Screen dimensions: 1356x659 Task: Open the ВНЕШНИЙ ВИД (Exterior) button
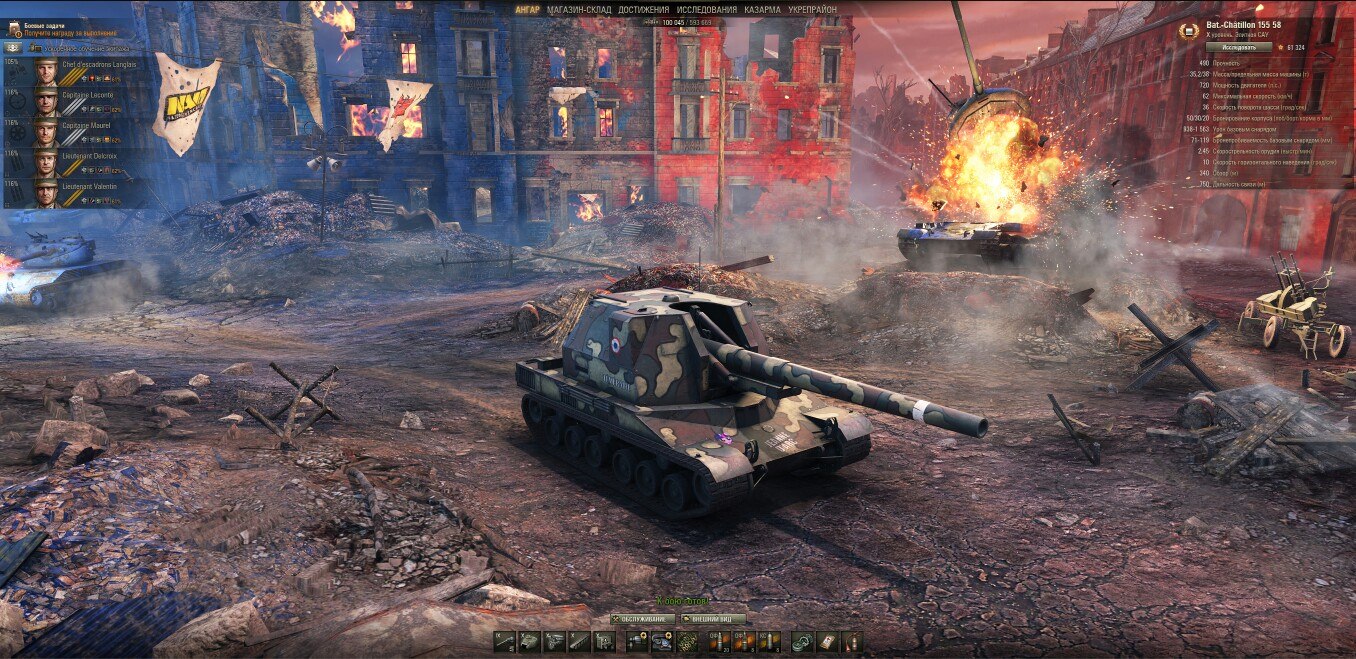point(713,618)
